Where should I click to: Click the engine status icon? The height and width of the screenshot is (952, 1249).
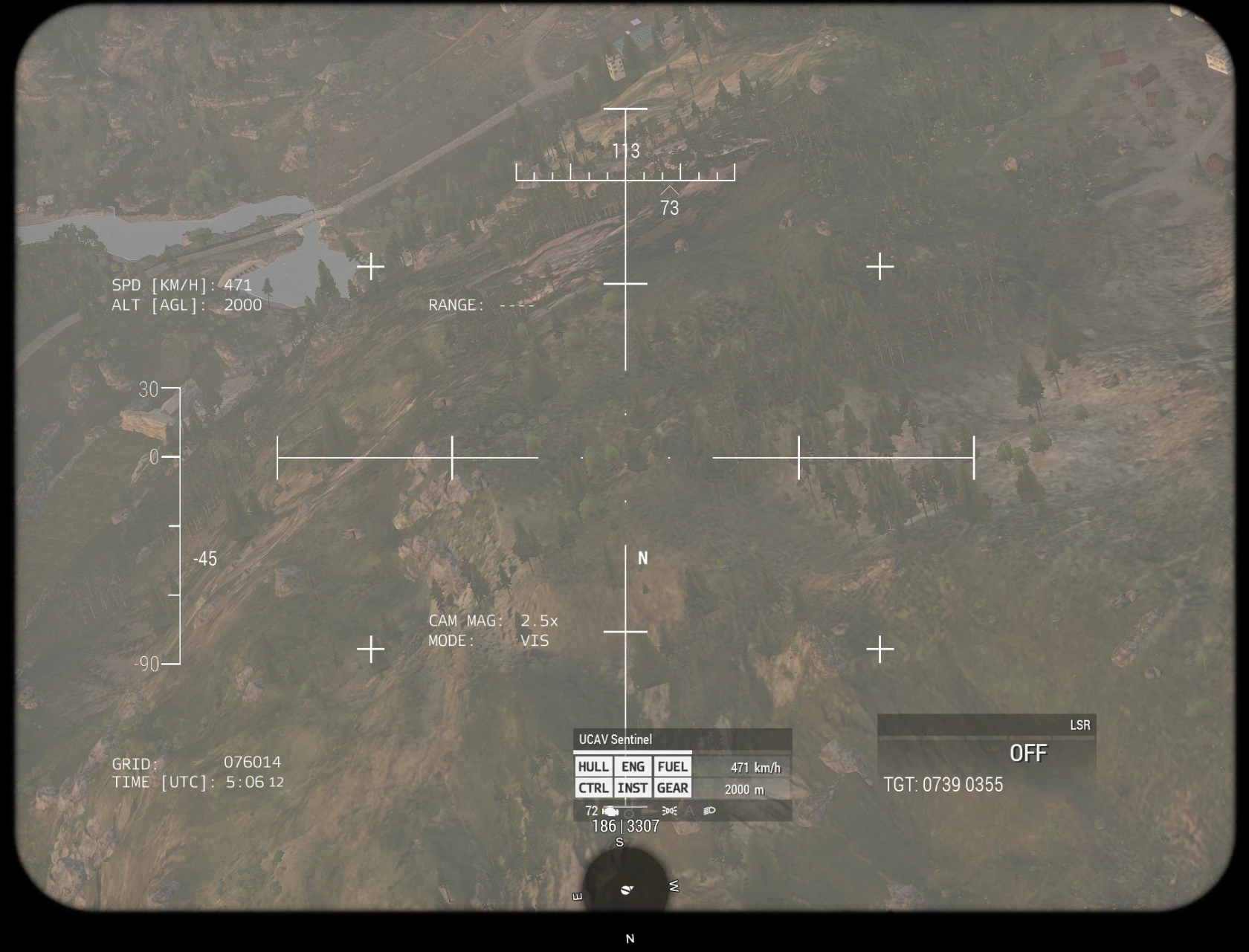point(610,811)
